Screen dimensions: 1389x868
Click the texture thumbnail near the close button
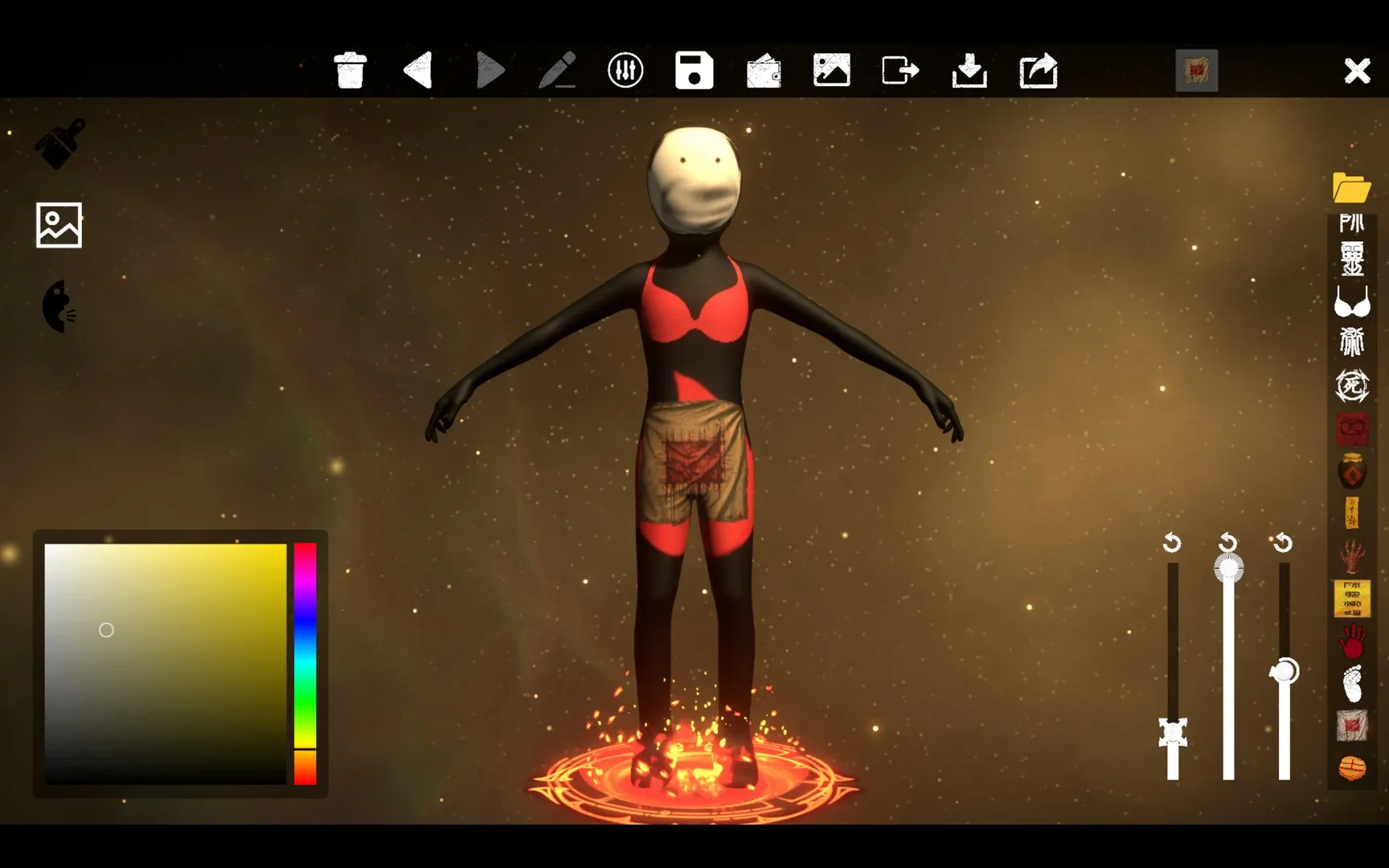pos(1196,71)
